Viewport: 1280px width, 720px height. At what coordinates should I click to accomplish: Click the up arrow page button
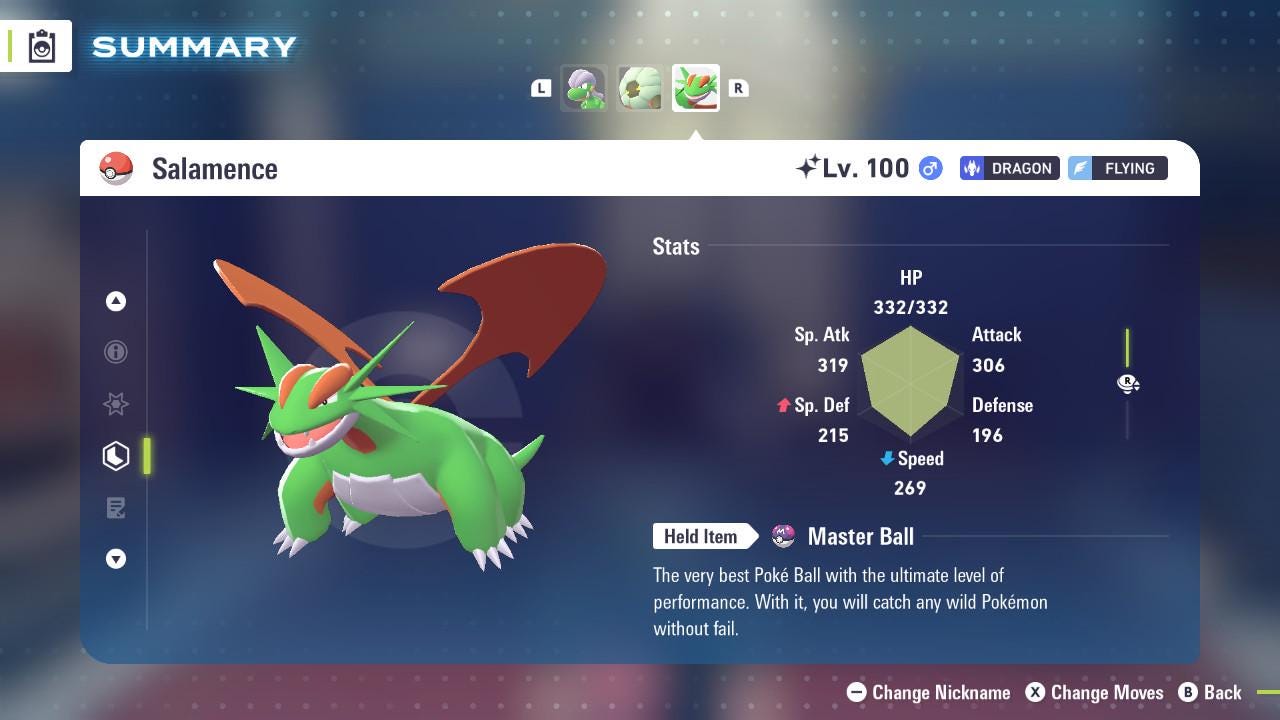click(x=116, y=301)
